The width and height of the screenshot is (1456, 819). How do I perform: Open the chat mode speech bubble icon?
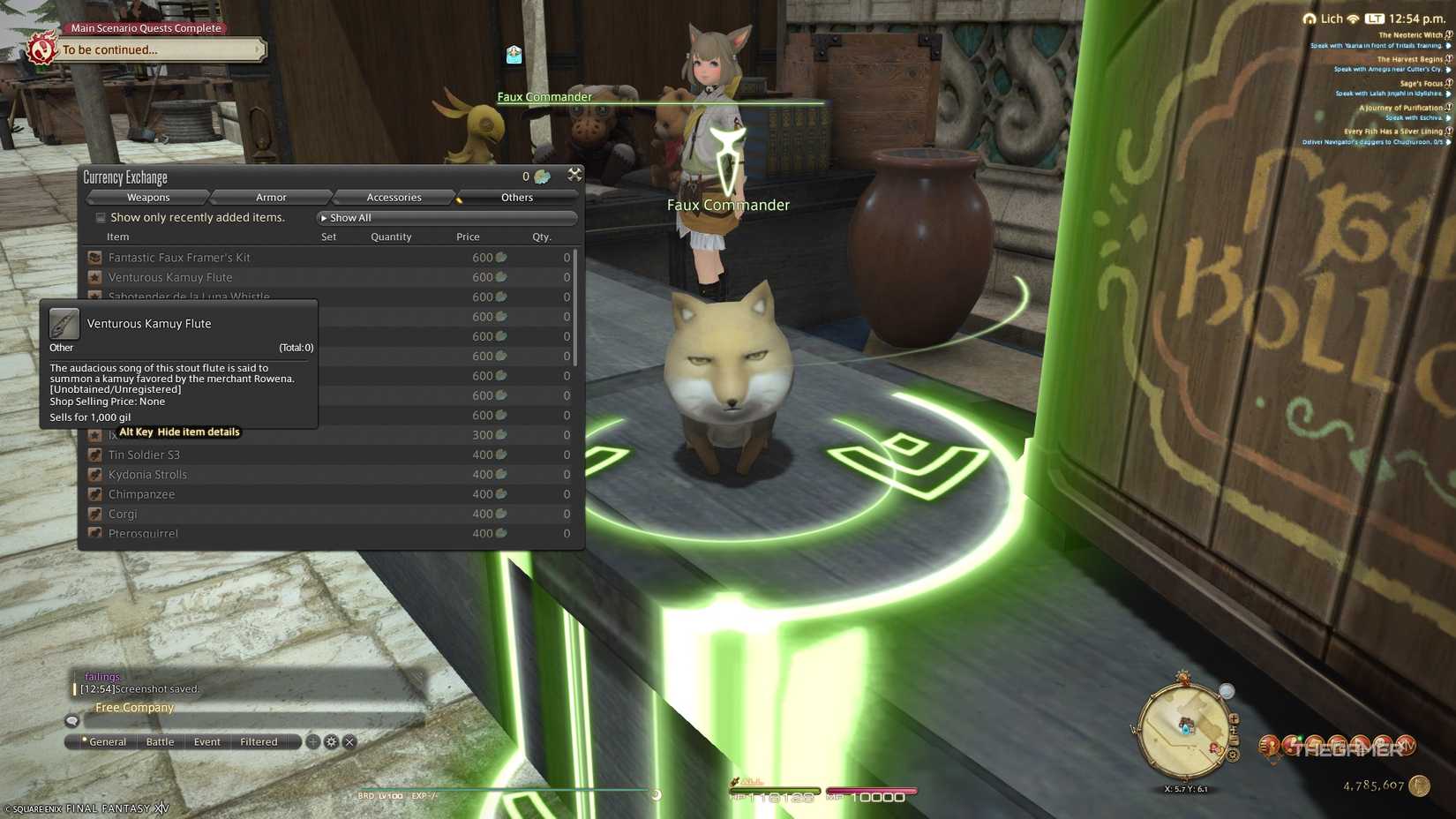point(71,720)
